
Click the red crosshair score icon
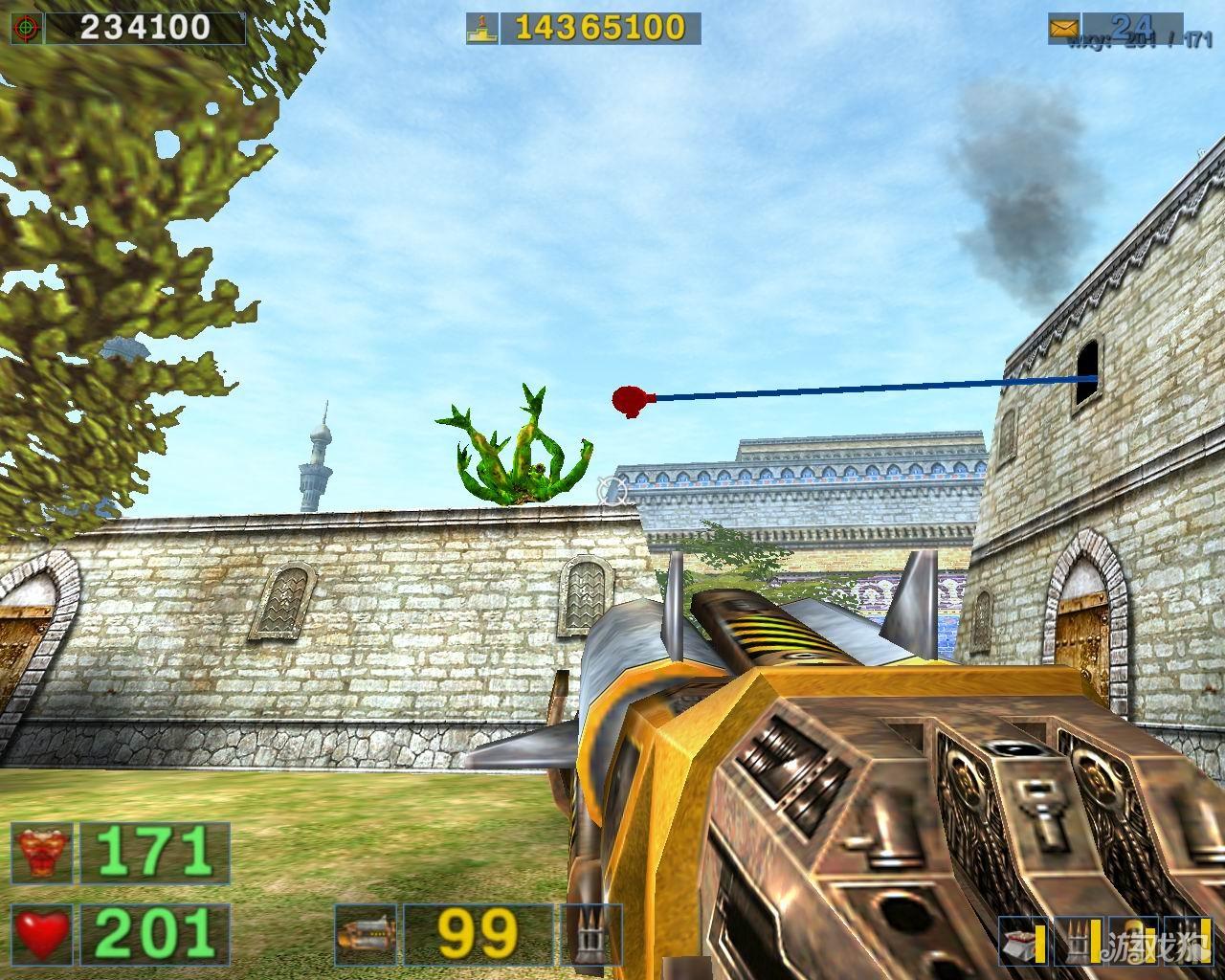coord(26,28)
